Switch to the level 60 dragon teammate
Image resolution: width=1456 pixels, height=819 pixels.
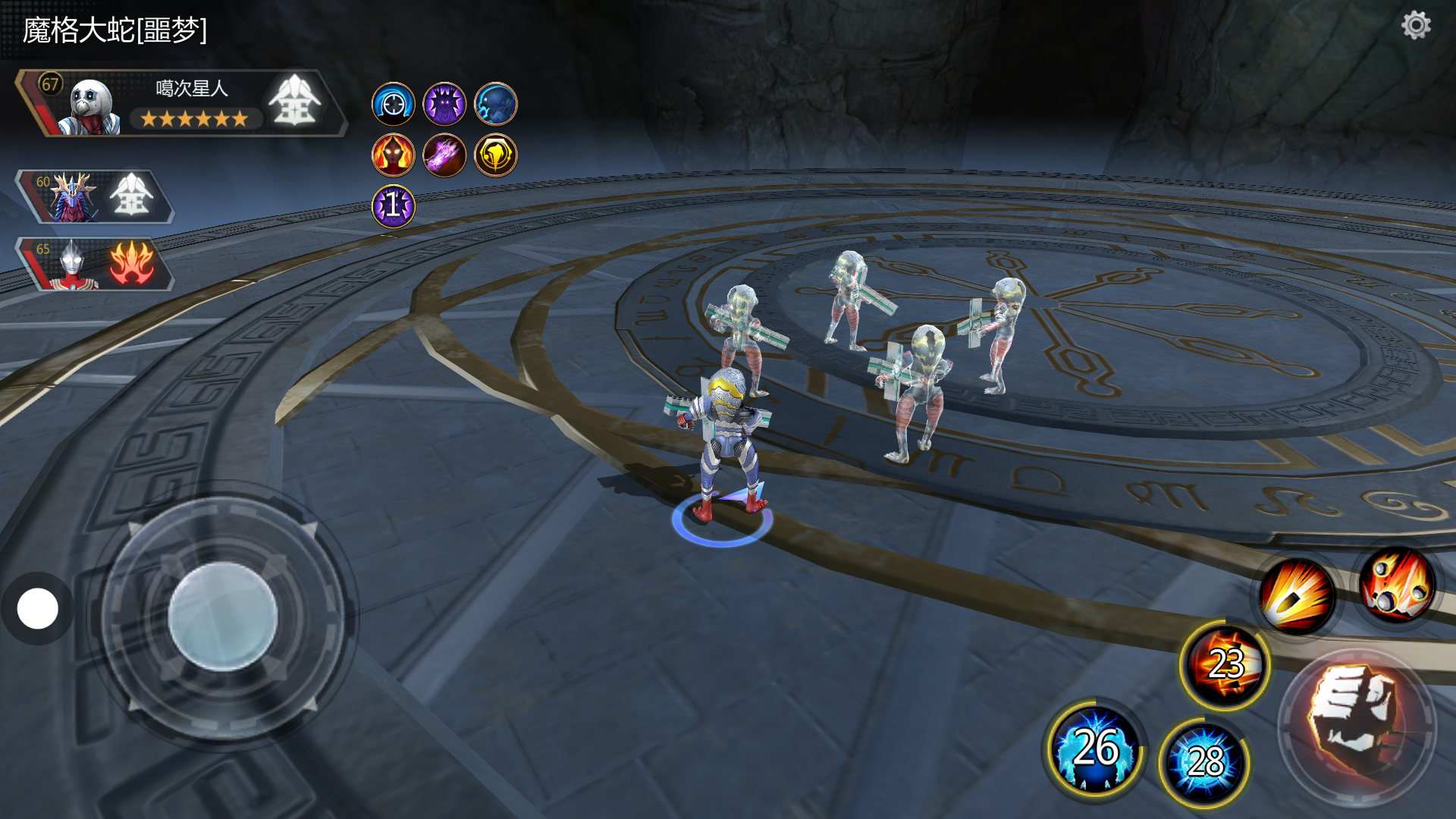coord(74,197)
